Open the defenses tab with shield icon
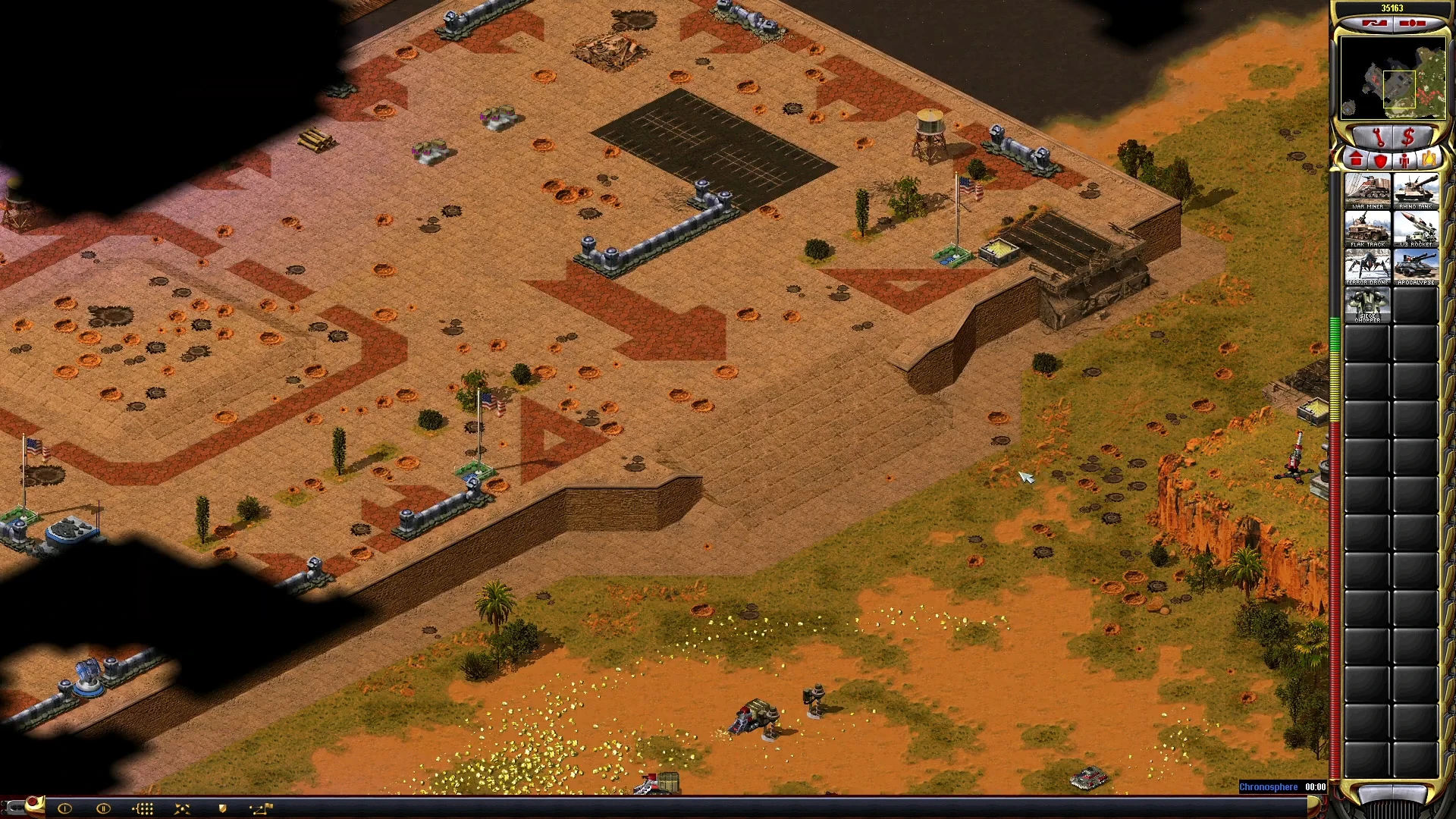The width and height of the screenshot is (1456, 819). coord(1381,160)
